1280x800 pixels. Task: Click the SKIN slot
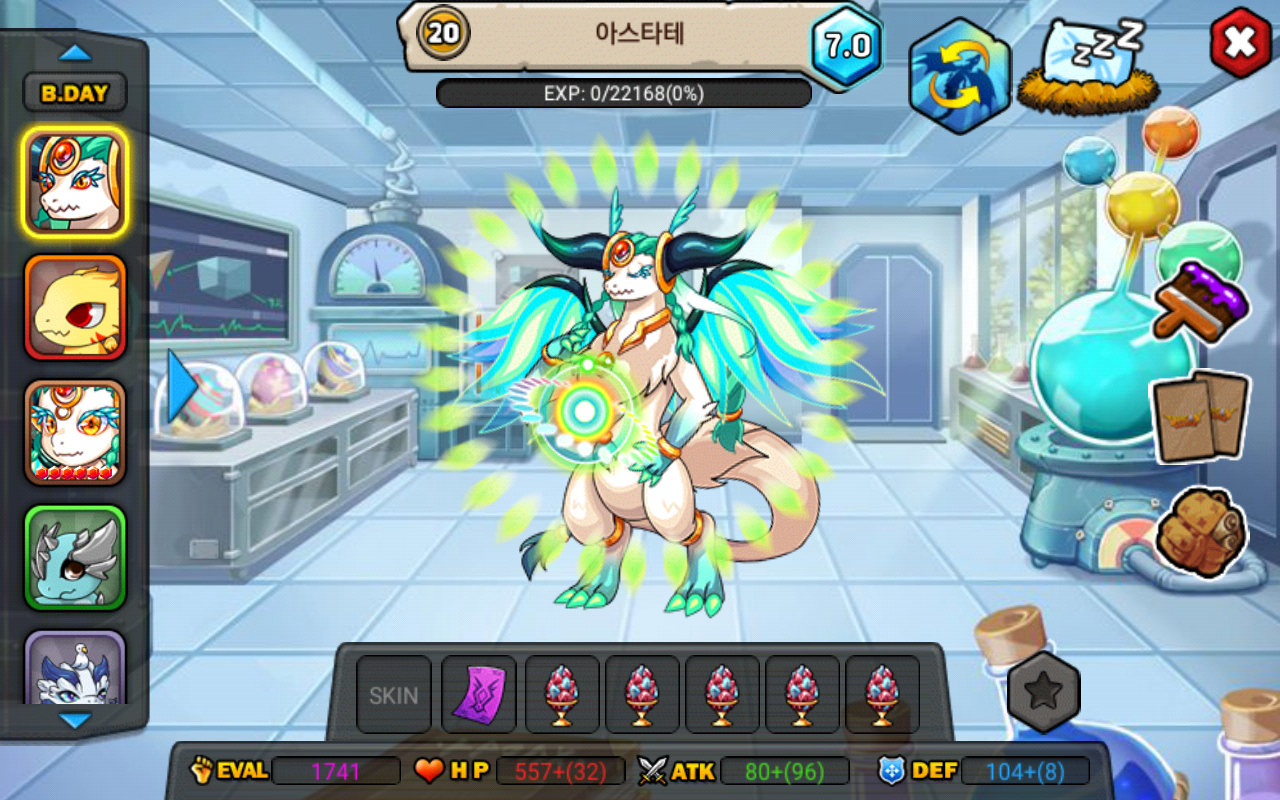[394, 694]
